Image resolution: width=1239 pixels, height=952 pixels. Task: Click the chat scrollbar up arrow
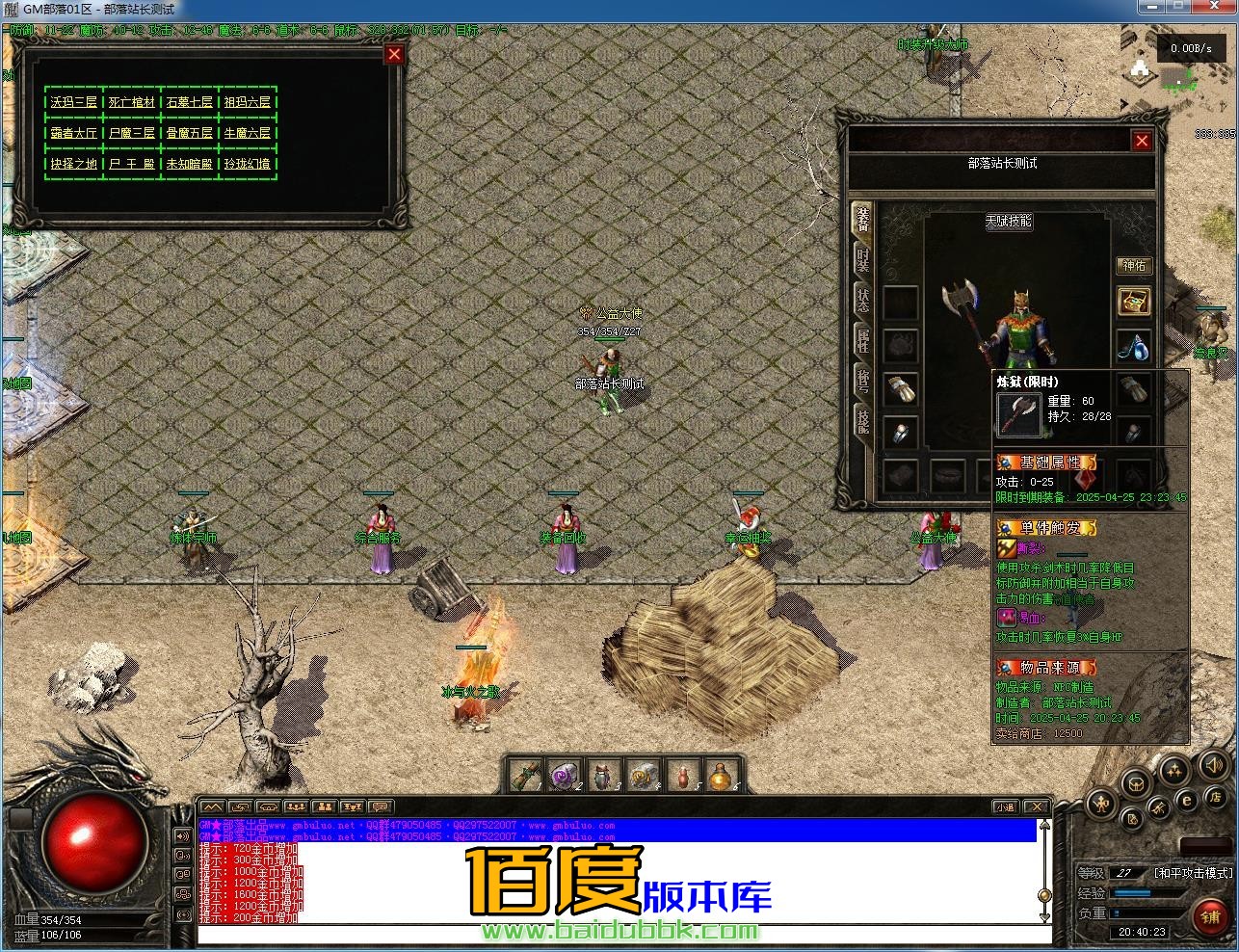tap(1043, 824)
